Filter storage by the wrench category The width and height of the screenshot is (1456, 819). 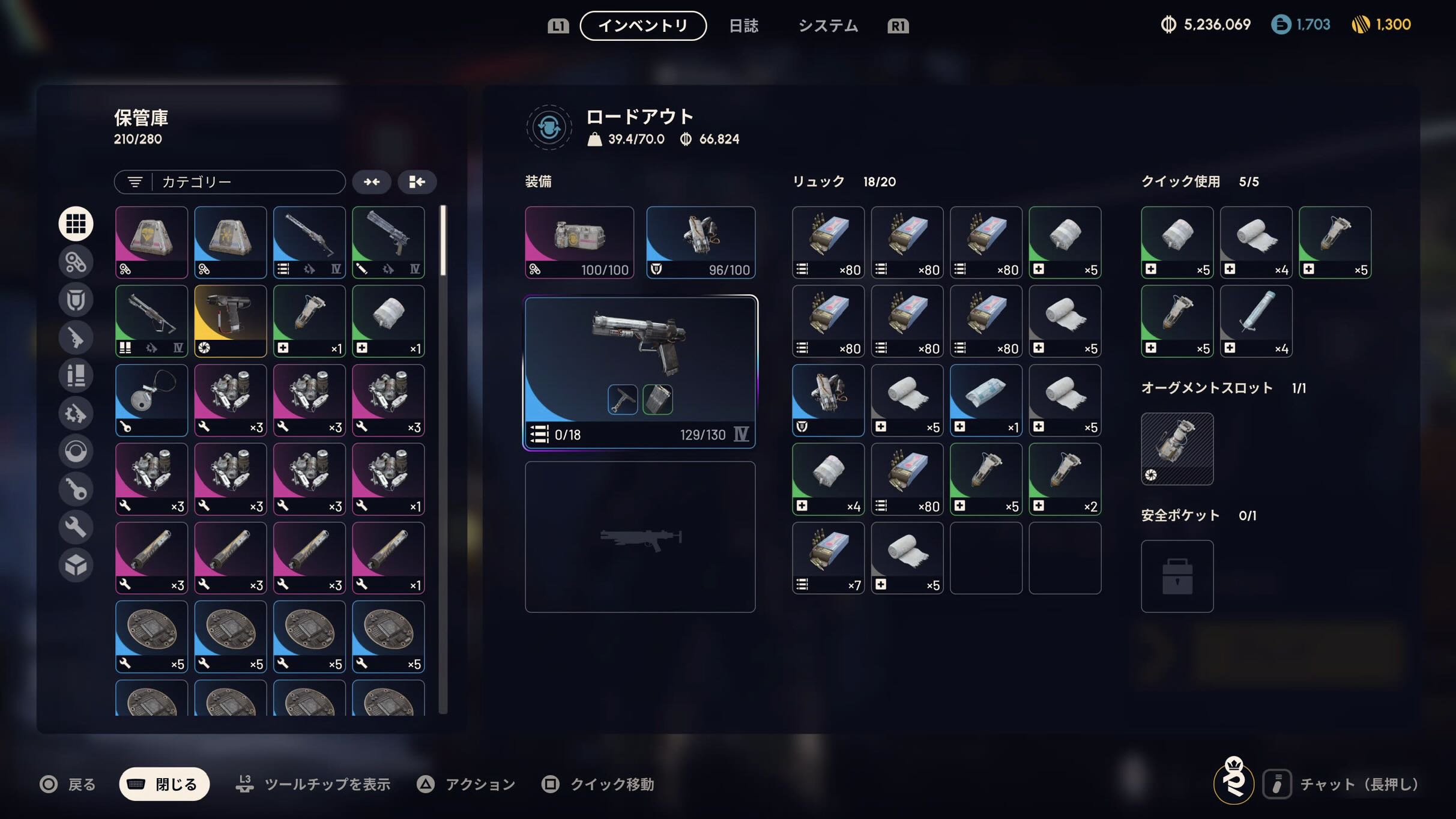(x=76, y=527)
